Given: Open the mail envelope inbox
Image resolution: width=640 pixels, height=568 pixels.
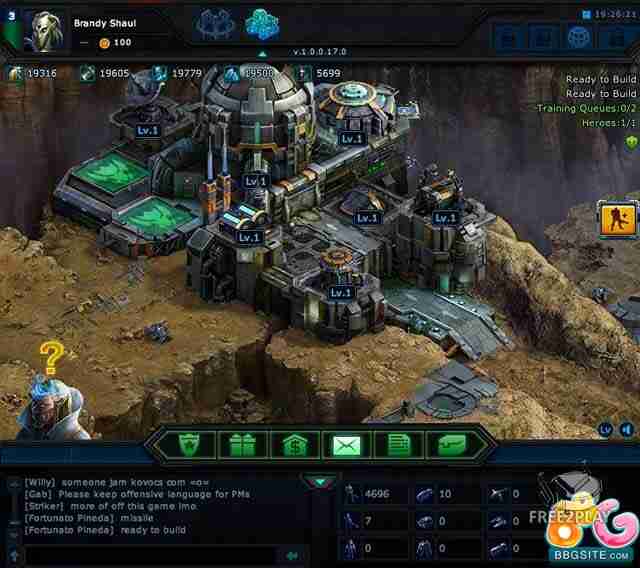Looking at the screenshot, I should 350,445.
